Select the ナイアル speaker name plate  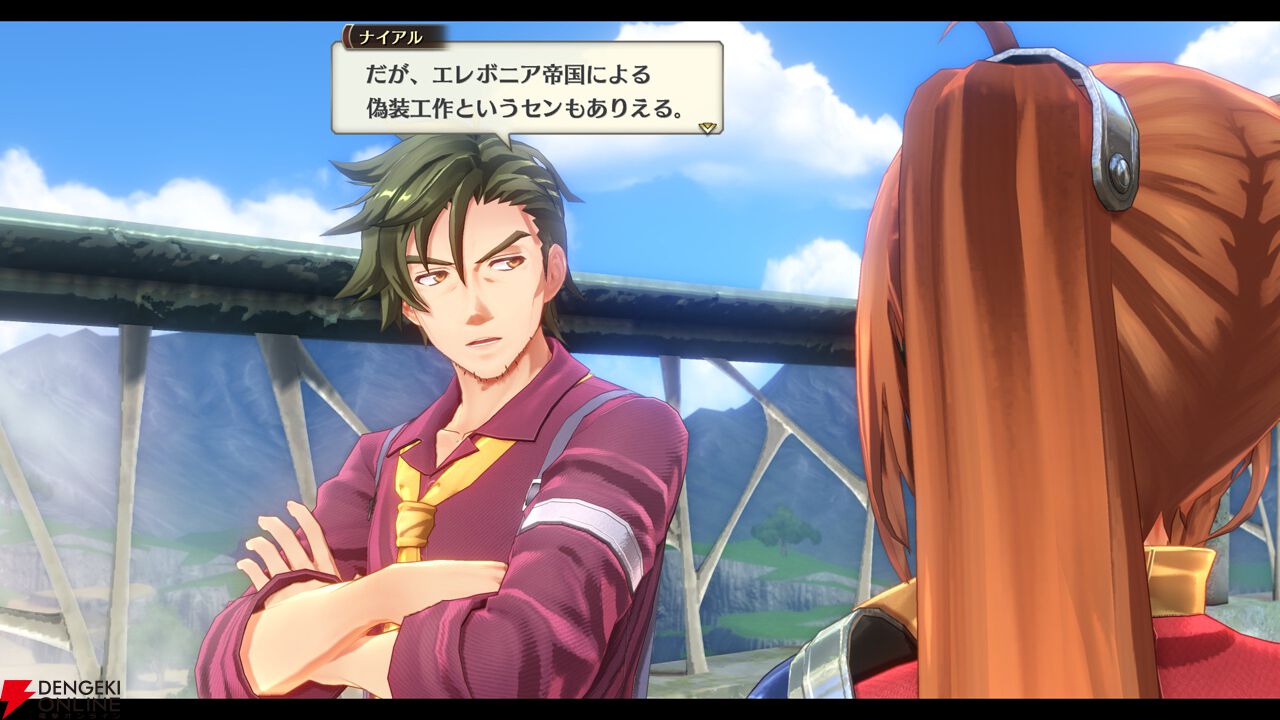[x=392, y=38]
